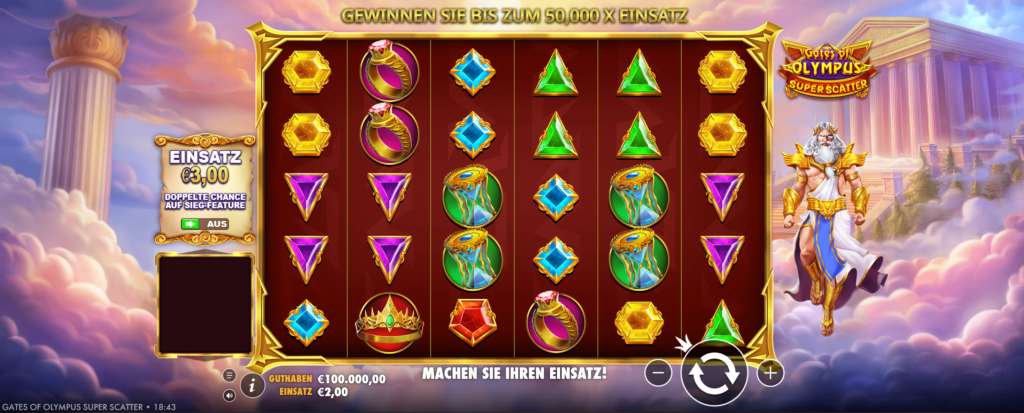Spin the reels with the circular arrows button
1024x413 pixels.
tap(714, 373)
